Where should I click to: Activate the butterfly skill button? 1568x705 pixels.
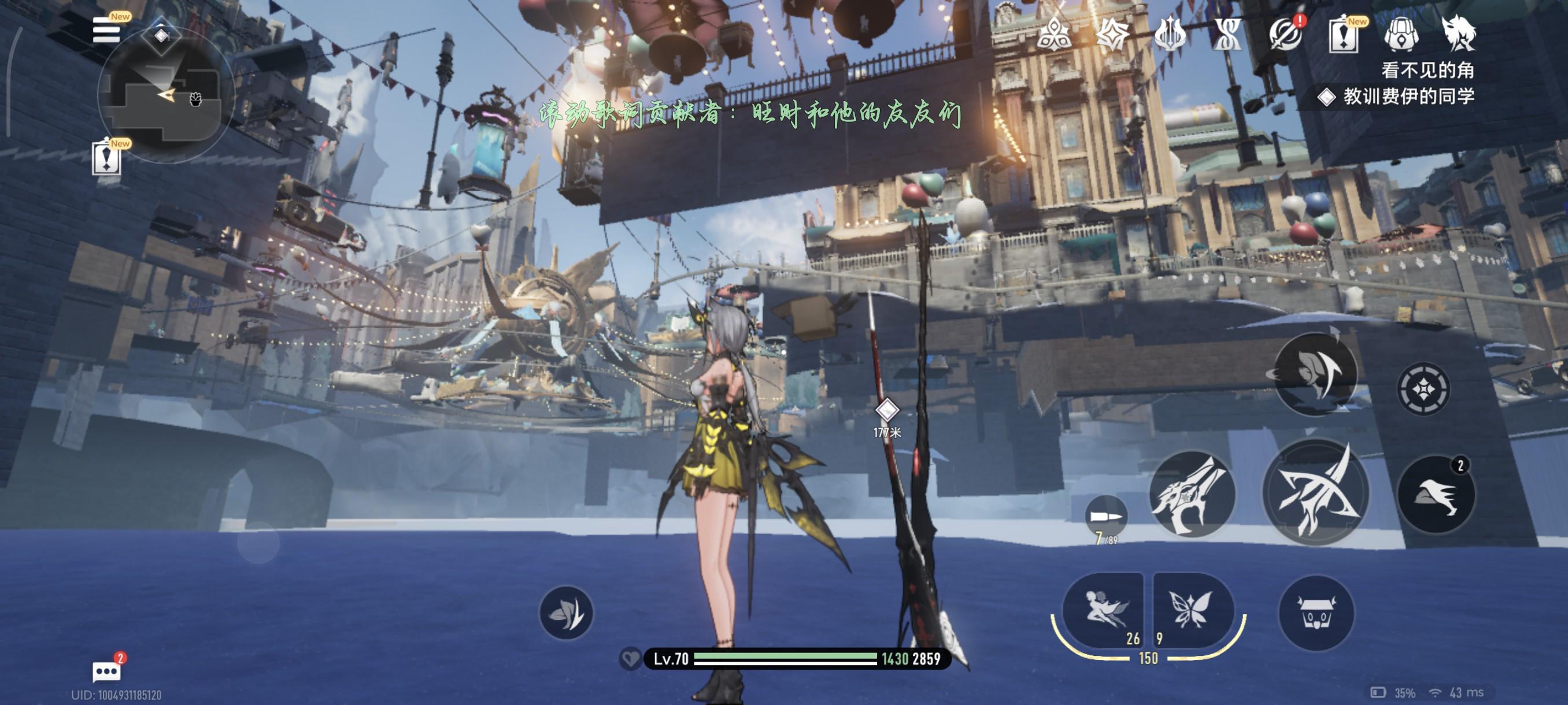pyautogui.click(x=1191, y=610)
